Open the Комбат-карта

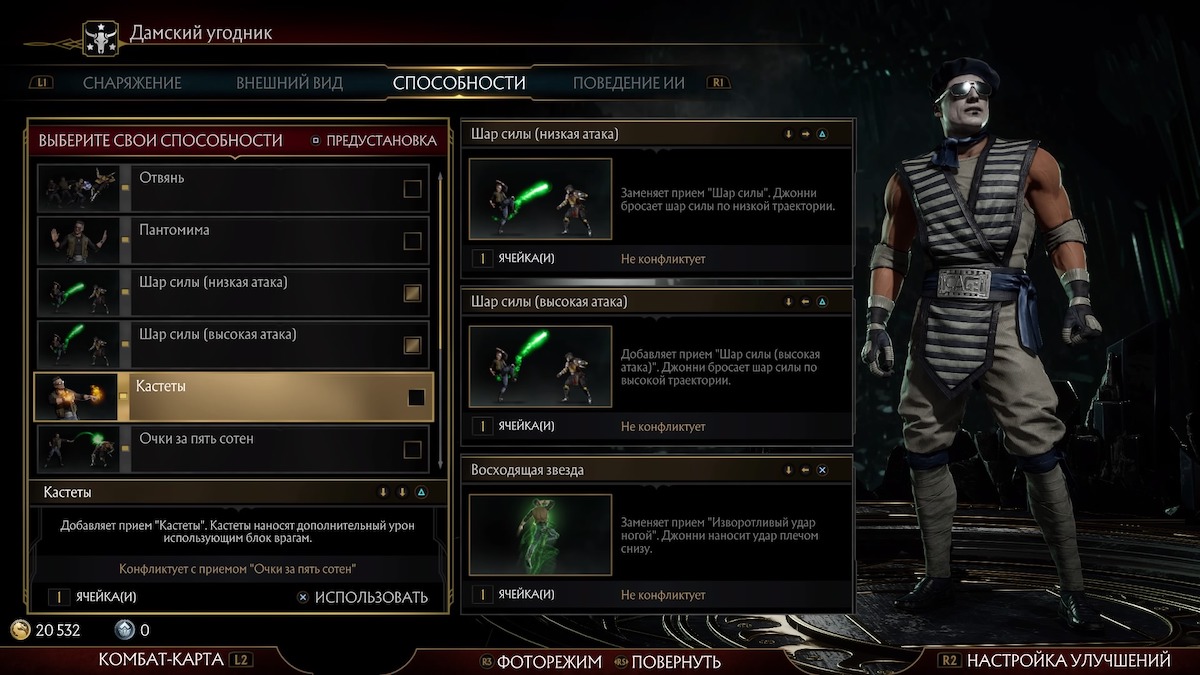pos(160,660)
